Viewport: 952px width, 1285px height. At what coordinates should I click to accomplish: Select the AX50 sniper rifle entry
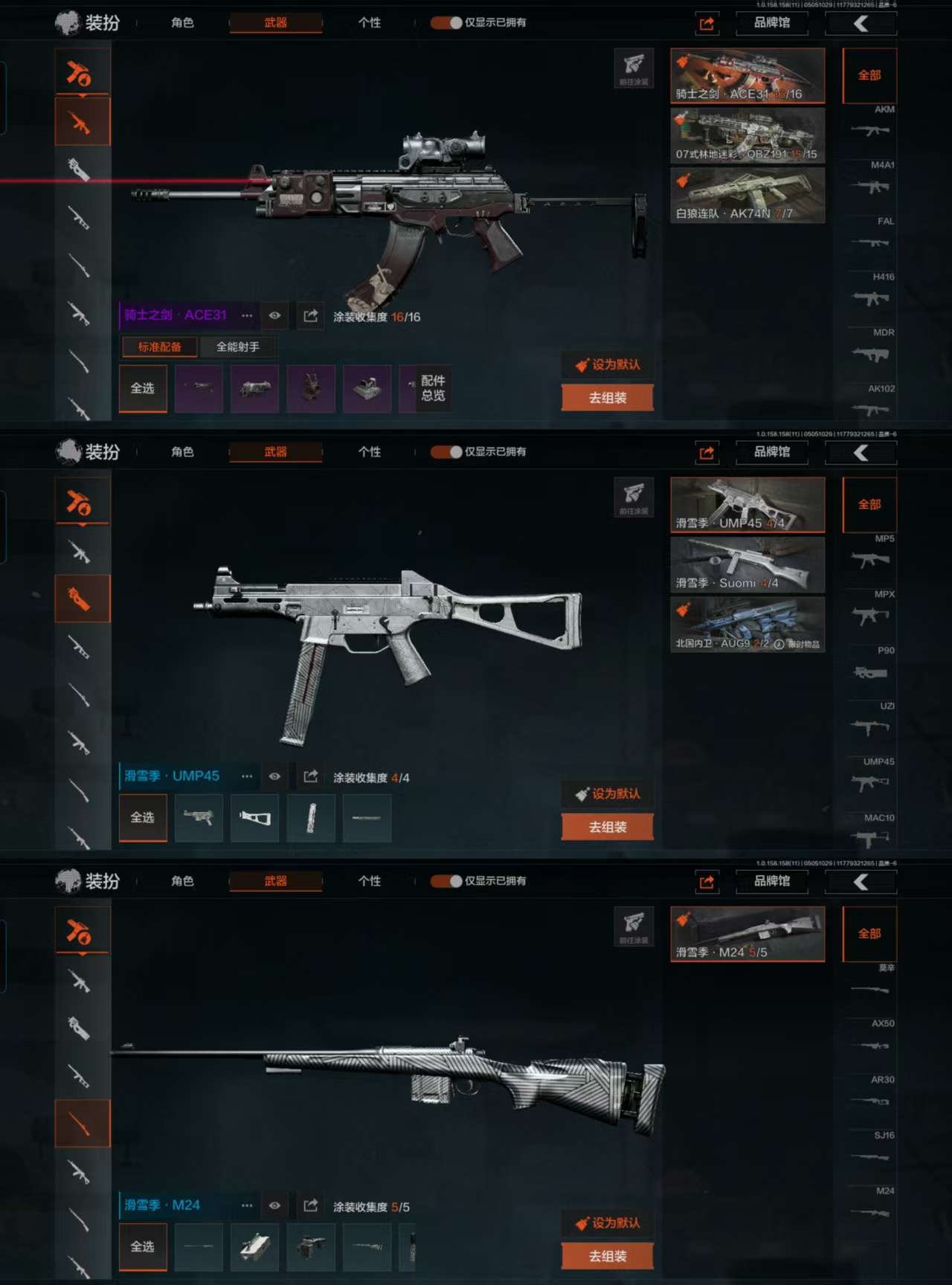tap(870, 1038)
